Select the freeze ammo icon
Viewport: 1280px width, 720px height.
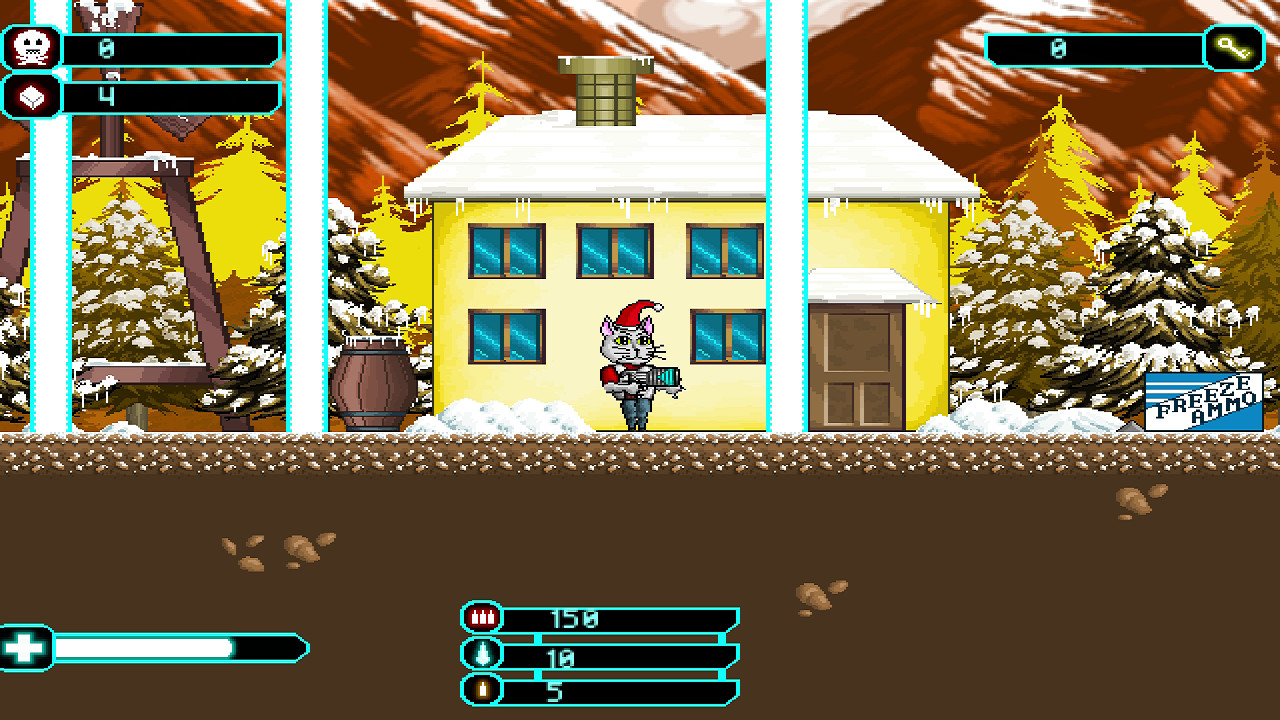pos(481,655)
